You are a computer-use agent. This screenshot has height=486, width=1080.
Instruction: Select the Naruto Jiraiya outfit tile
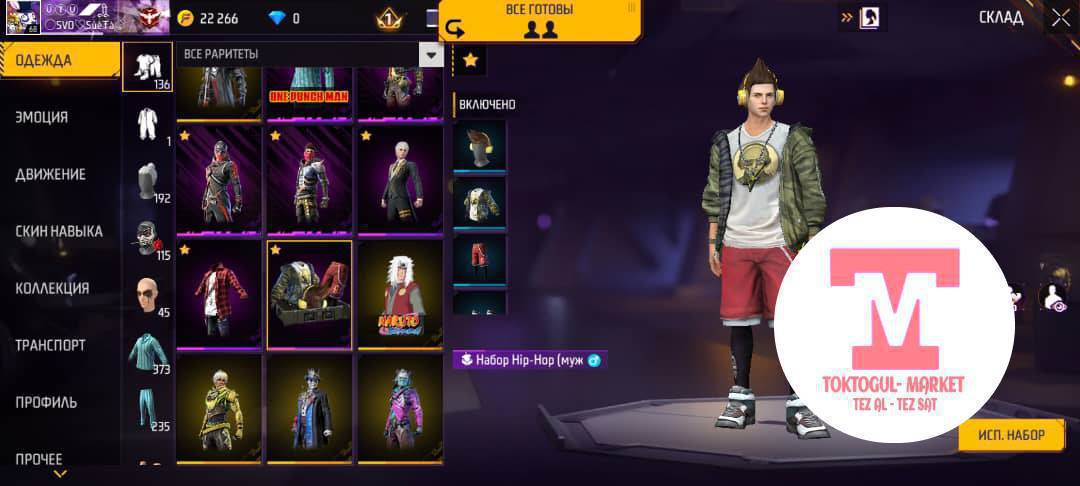400,295
